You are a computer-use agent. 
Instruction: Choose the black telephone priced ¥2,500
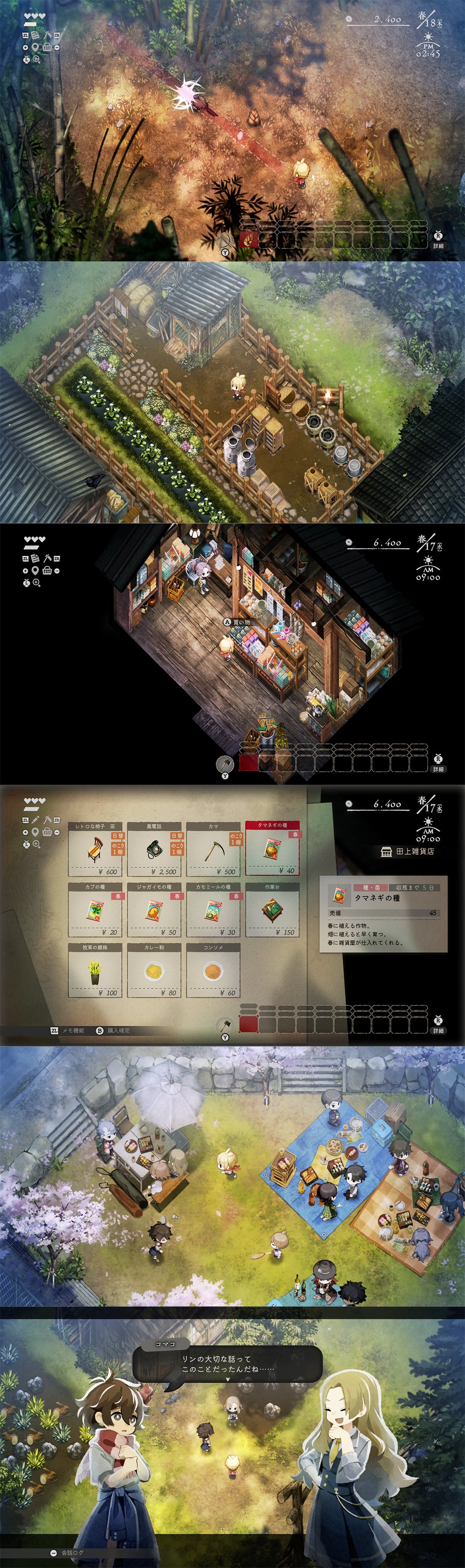[x=154, y=849]
